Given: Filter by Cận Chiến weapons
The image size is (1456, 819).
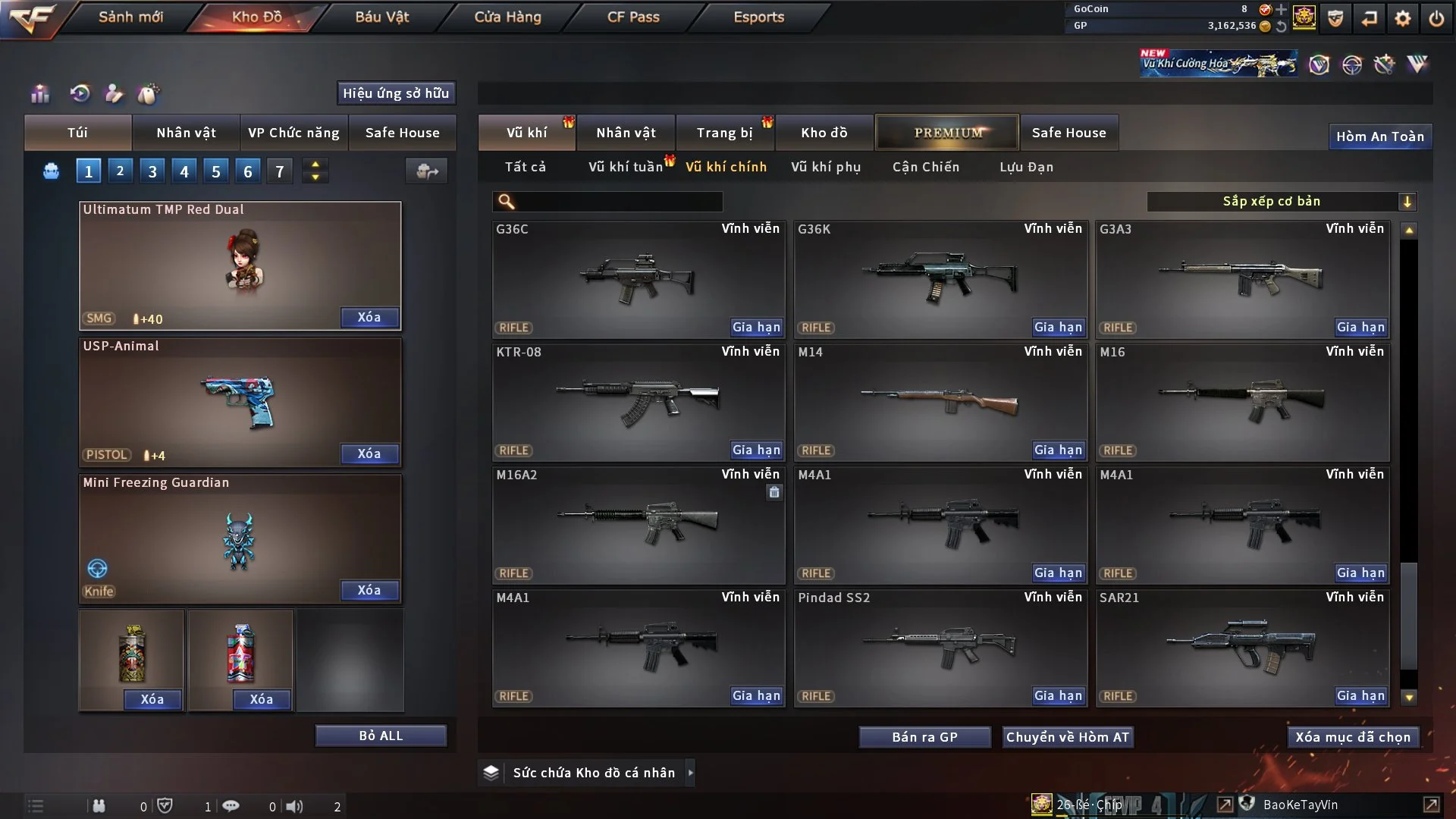Looking at the screenshot, I should 926,167.
